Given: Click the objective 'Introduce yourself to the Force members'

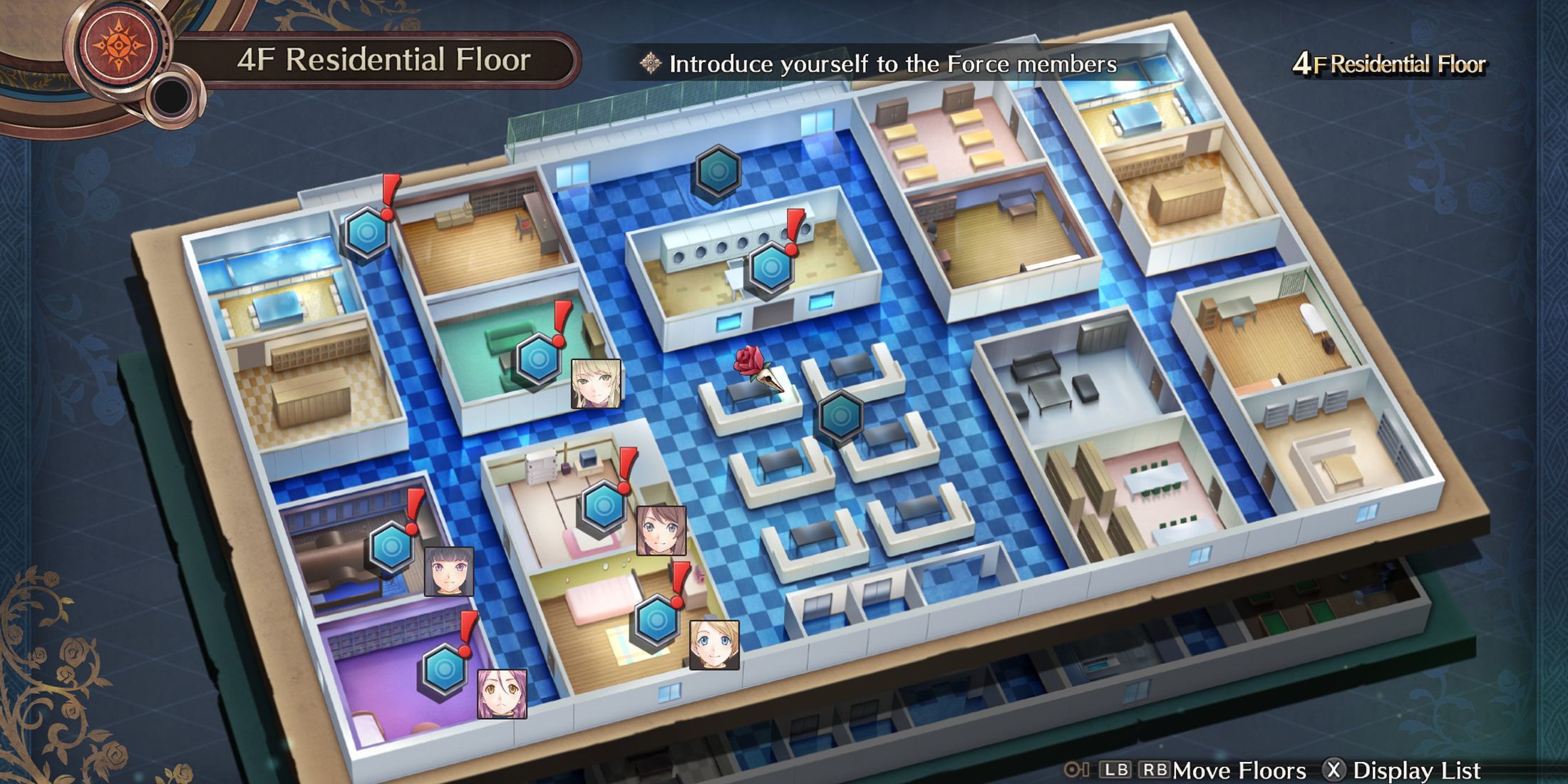Looking at the screenshot, I should click(x=891, y=64).
